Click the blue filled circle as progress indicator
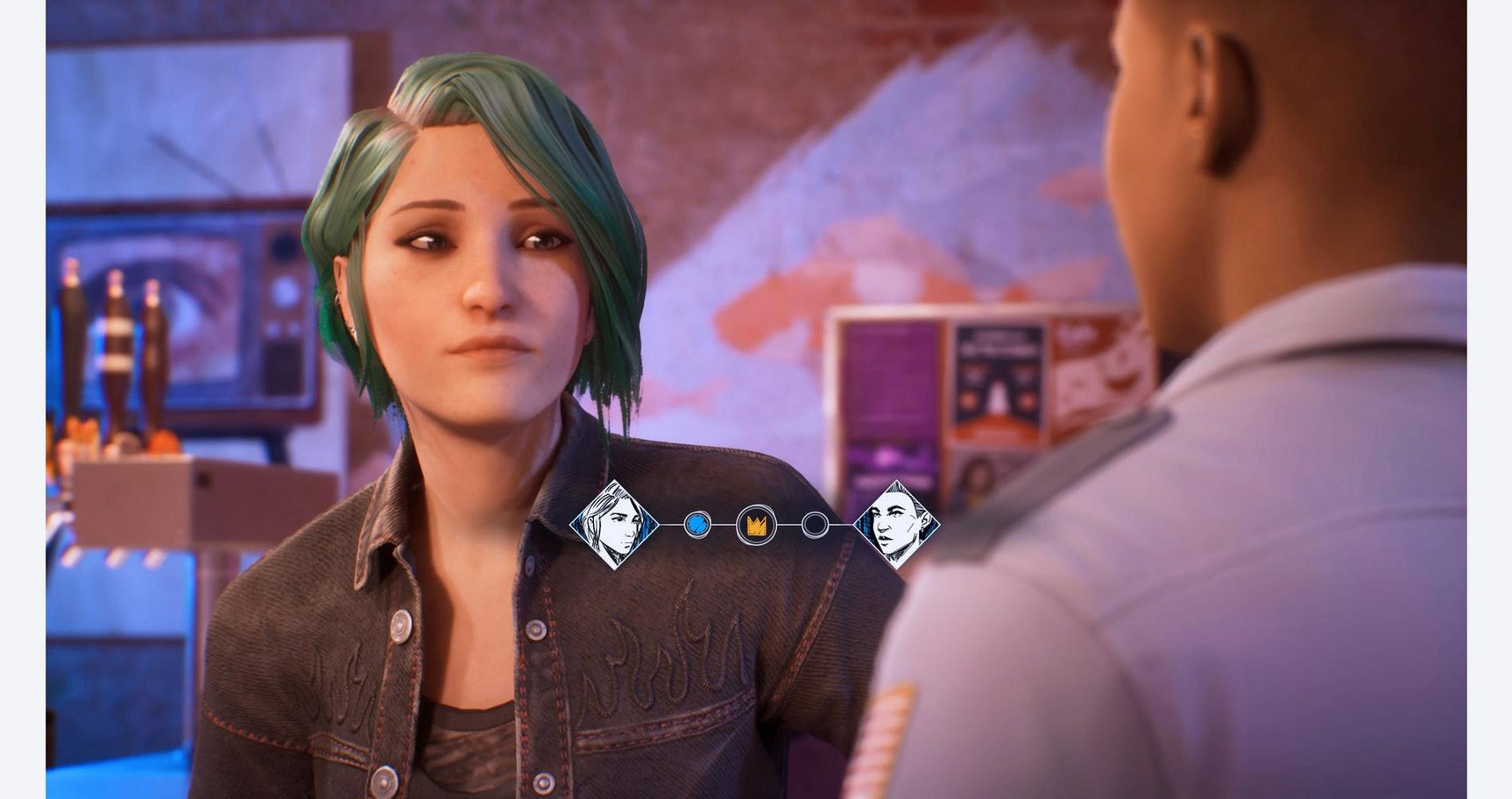The image size is (1512, 799). [x=696, y=524]
